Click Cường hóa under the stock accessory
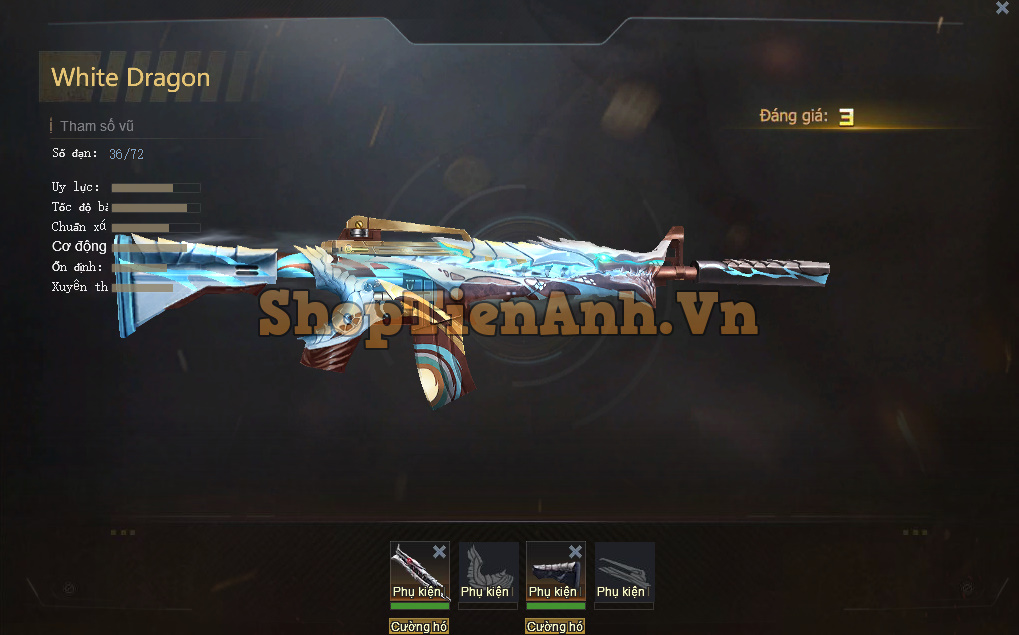This screenshot has height=635, width=1019. [x=555, y=627]
